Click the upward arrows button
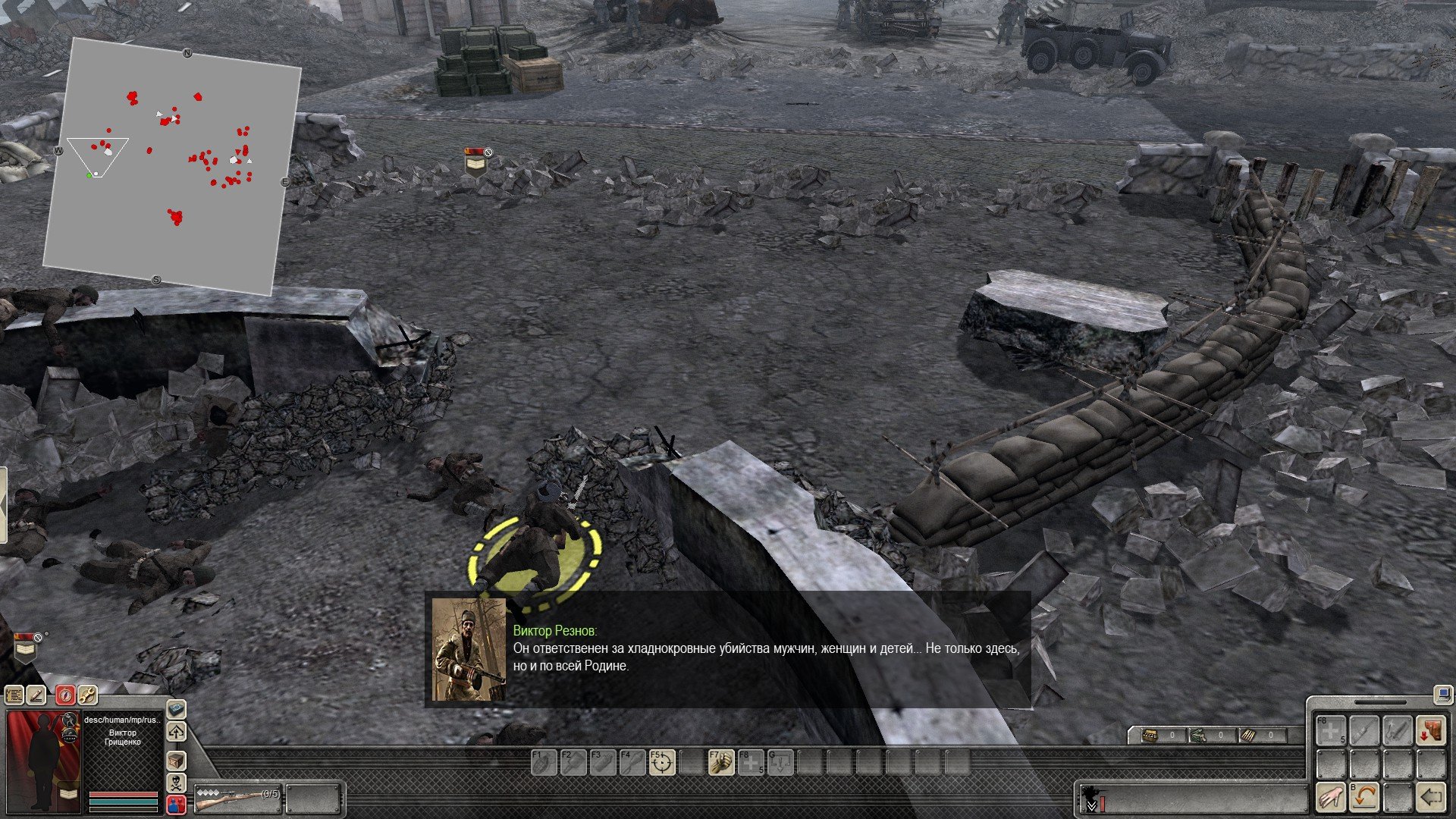 tap(176, 733)
